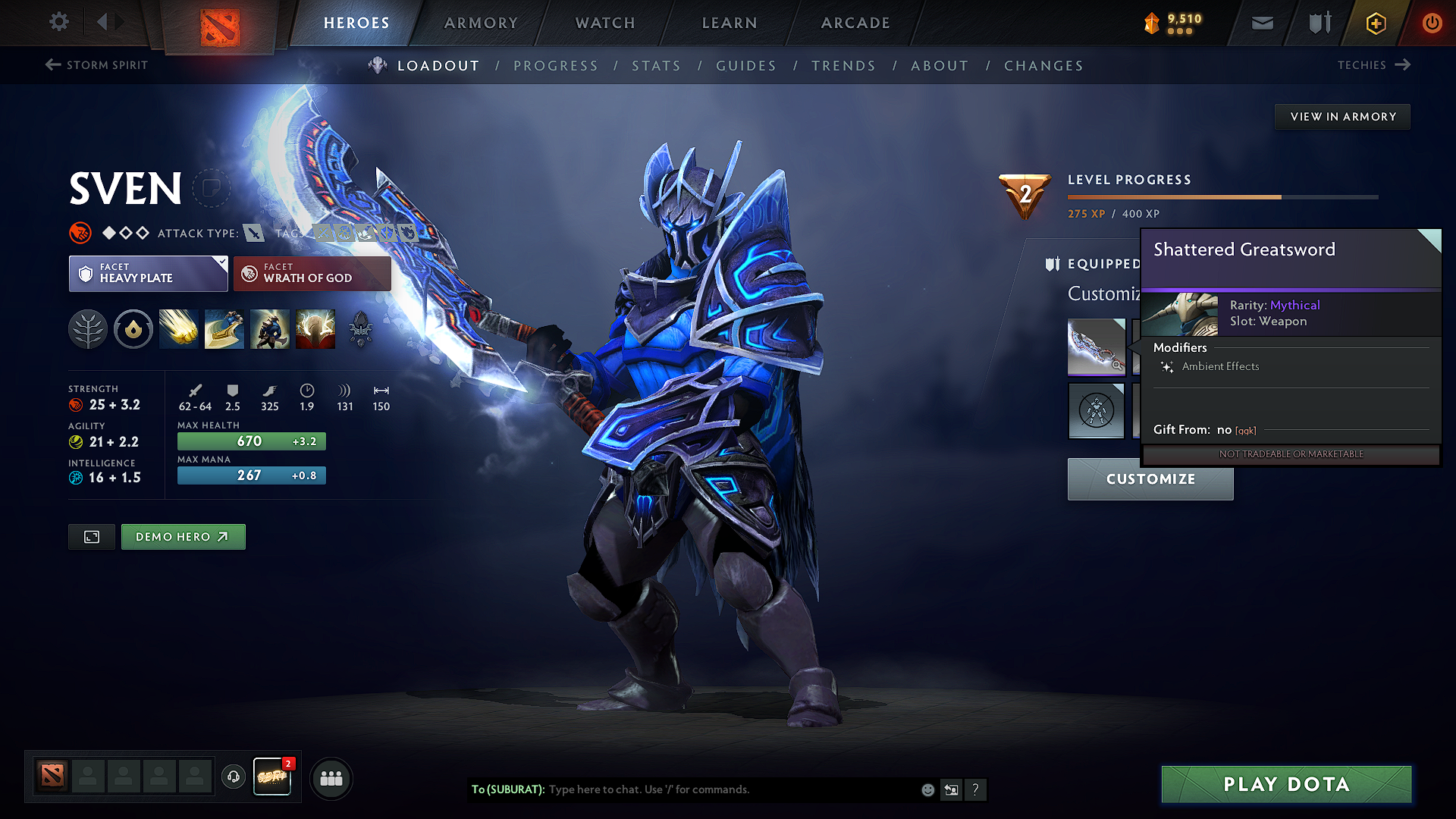The height and width of the screenshot is (819, 1456).
Task: Open the voice chat headset icon
Action: (233, 777)
